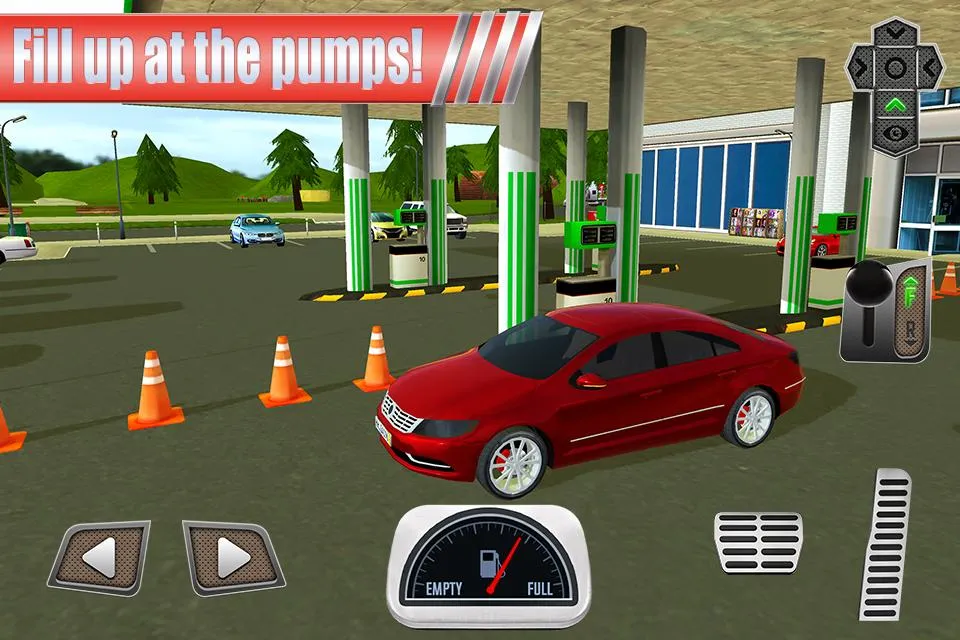Steer right with the right arrow button
Viewport: 960px width, 640px height.
click(233, 558)
